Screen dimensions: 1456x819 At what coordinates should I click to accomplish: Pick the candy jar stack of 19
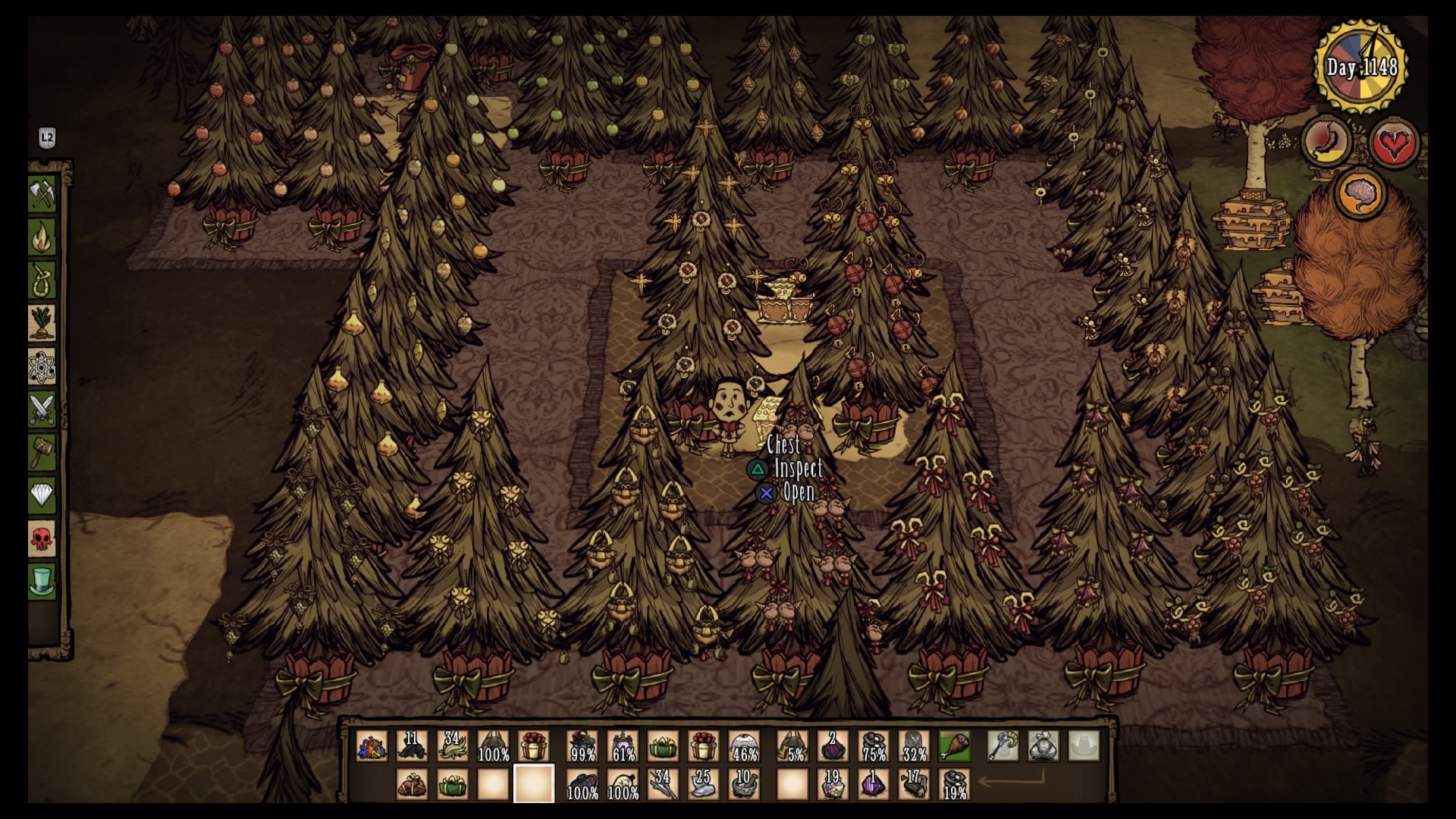pyautogui.click(x=833, y=784)
